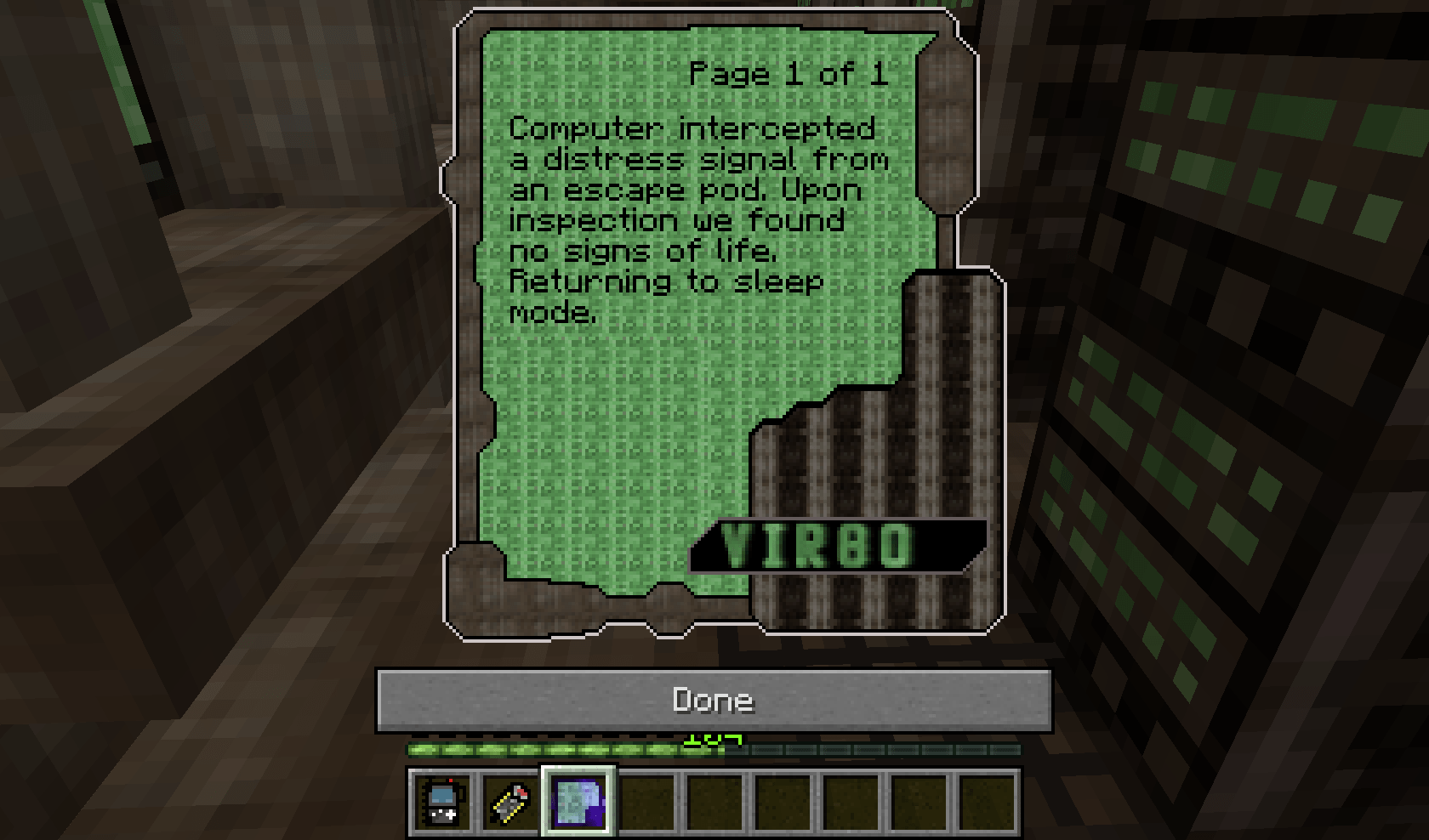The height and width of the screenshot is (840, 1429).
Task: Click the circuit-patterned green paper background
Action: (612, 425)
